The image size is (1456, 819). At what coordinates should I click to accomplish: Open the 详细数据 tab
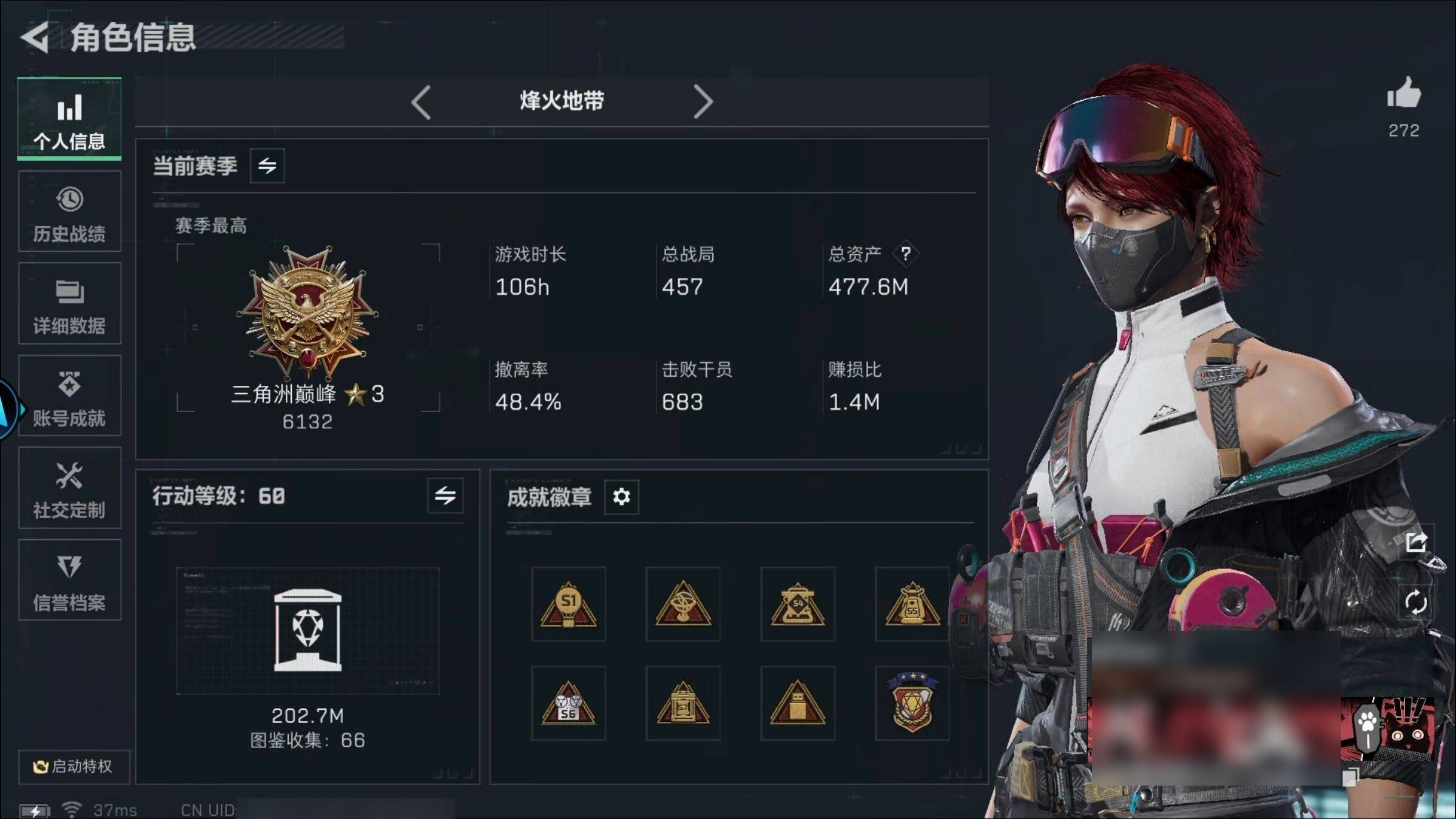point(69,304)
